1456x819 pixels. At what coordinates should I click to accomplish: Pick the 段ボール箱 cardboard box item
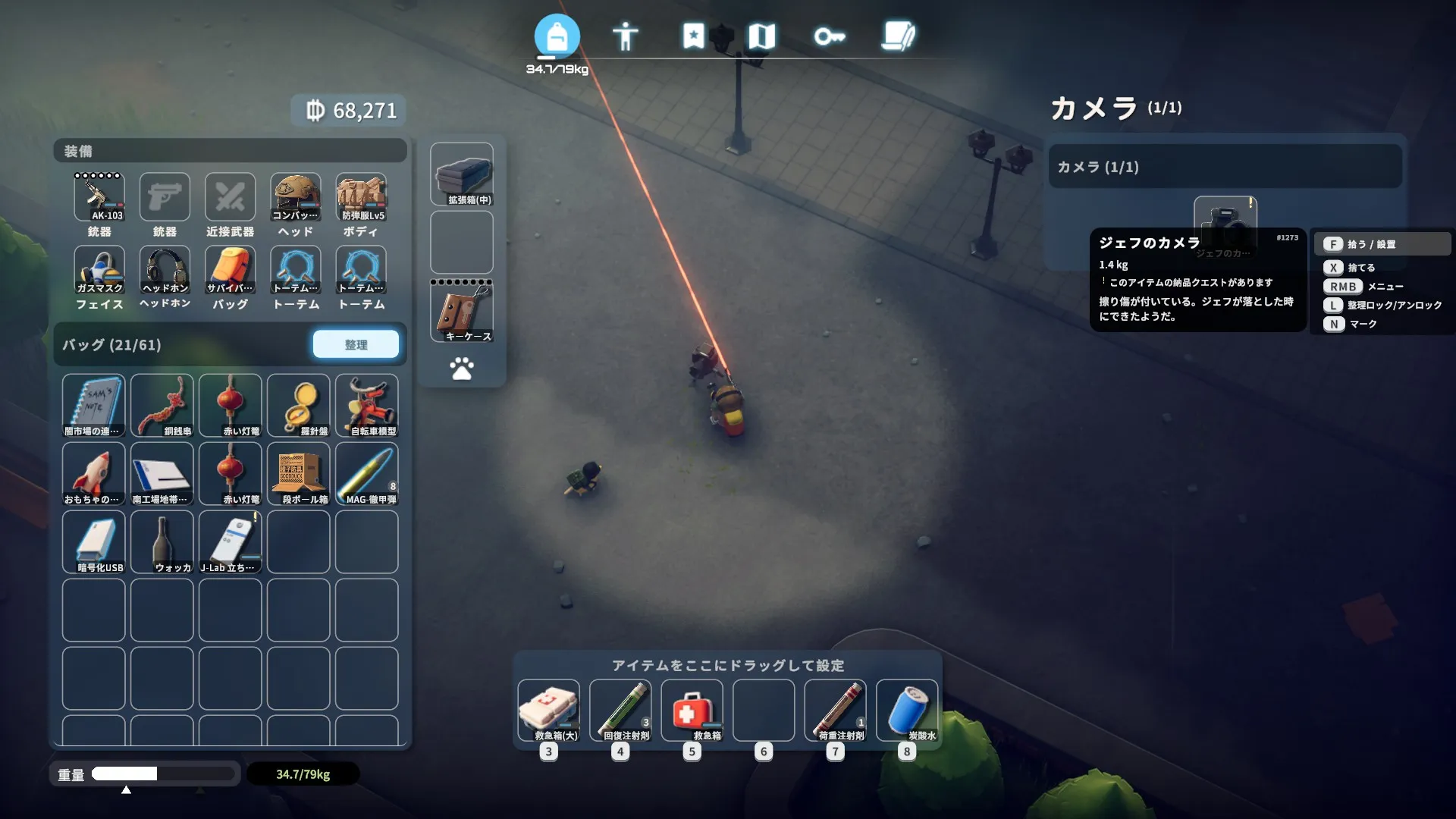pyautogui.click(x=299, y=473)
